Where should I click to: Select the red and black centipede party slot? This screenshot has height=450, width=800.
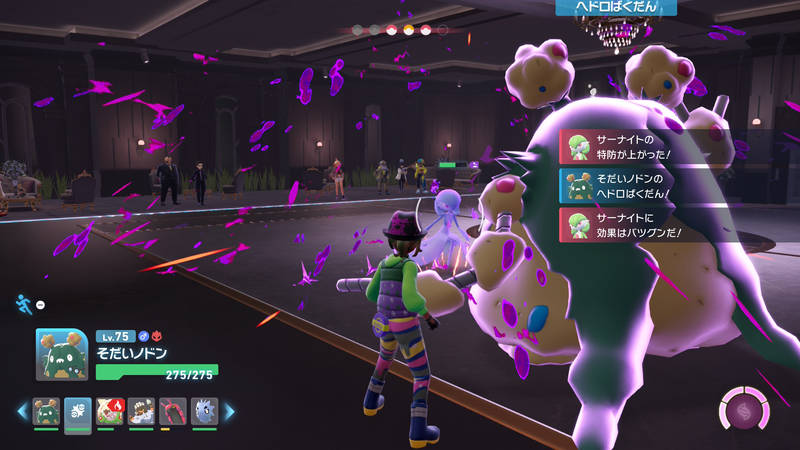(x=173, y=411)
